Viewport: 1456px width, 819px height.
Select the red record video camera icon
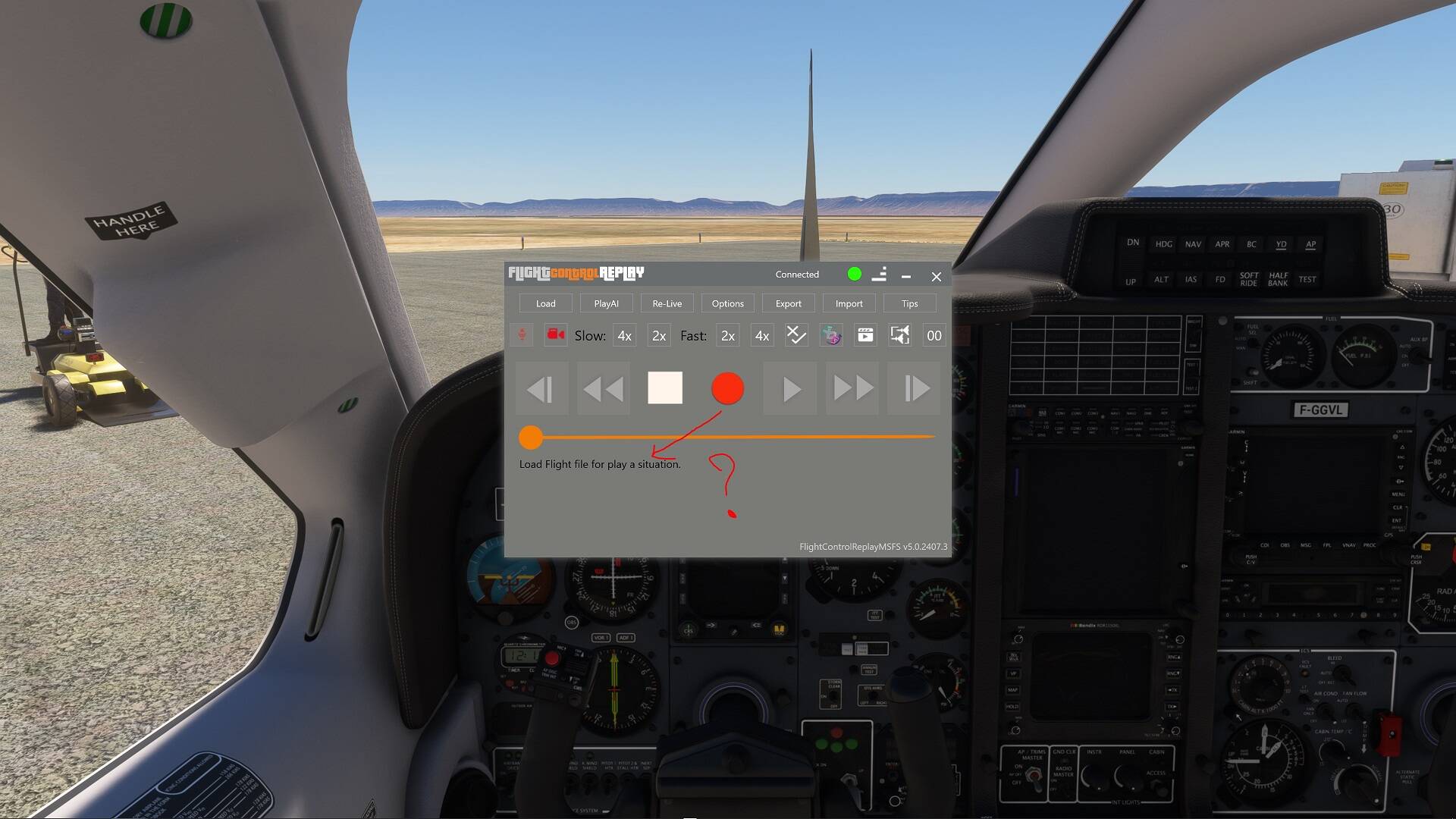coord(554,335)
